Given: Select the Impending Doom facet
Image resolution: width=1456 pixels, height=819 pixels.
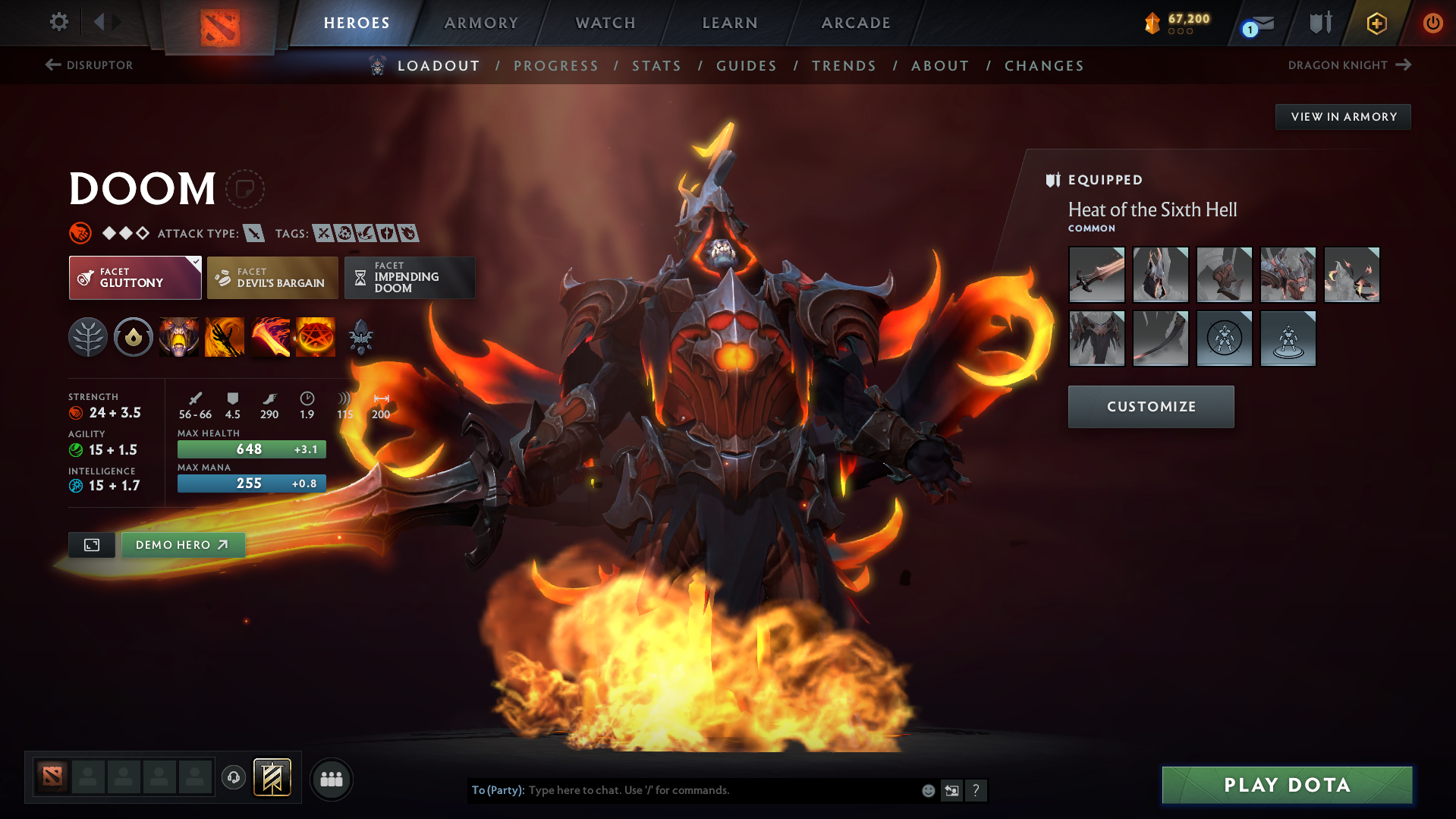Looking at the screenshot, I should pos(410,278).
